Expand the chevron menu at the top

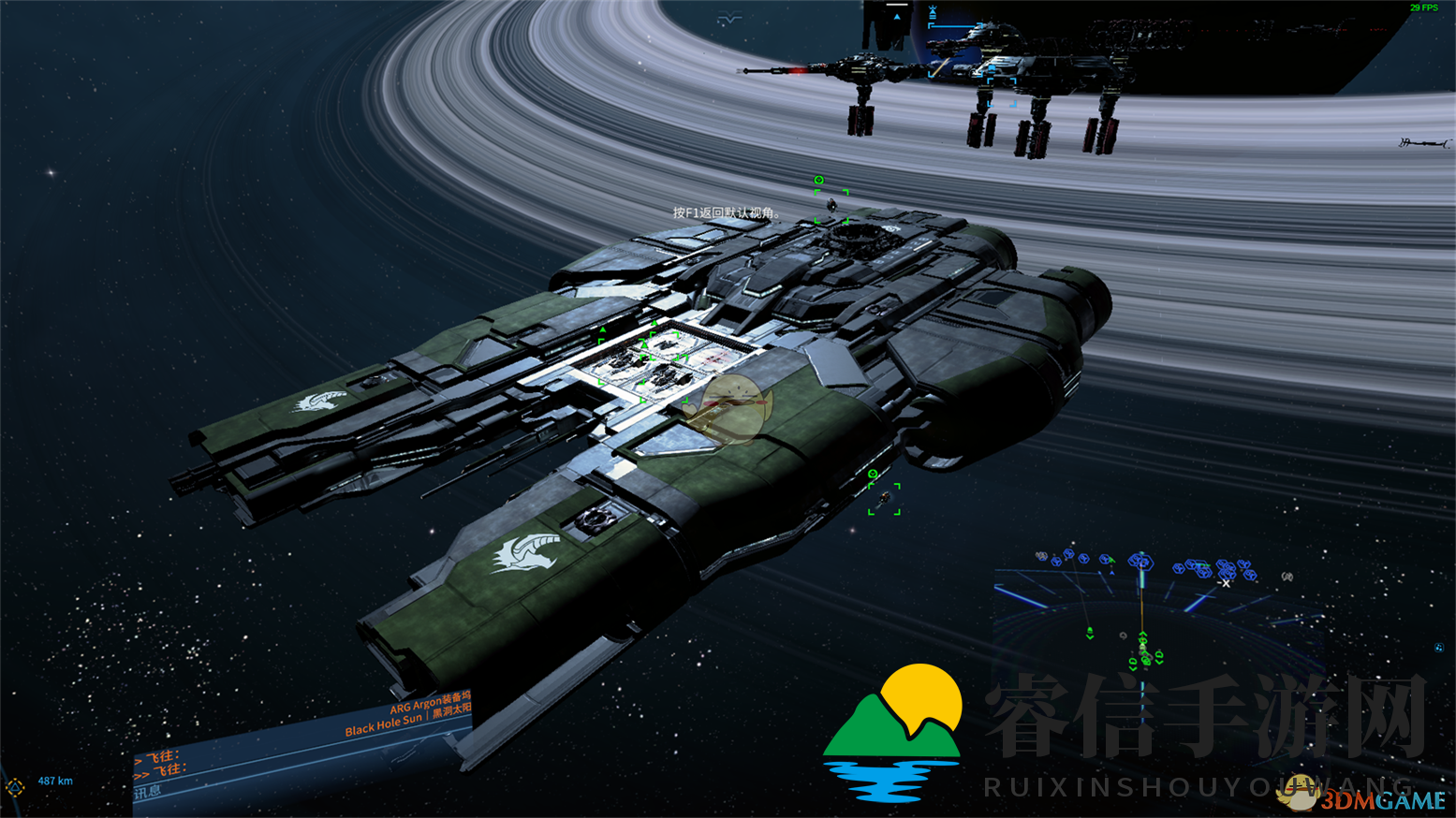pos(729,18)
